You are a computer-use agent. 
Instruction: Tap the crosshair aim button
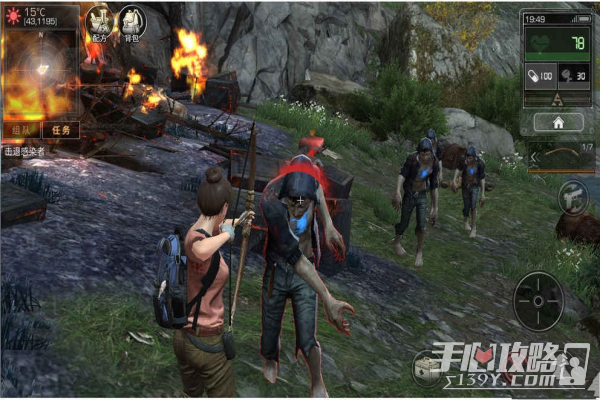pyautogui.click(x=538, y=300)
